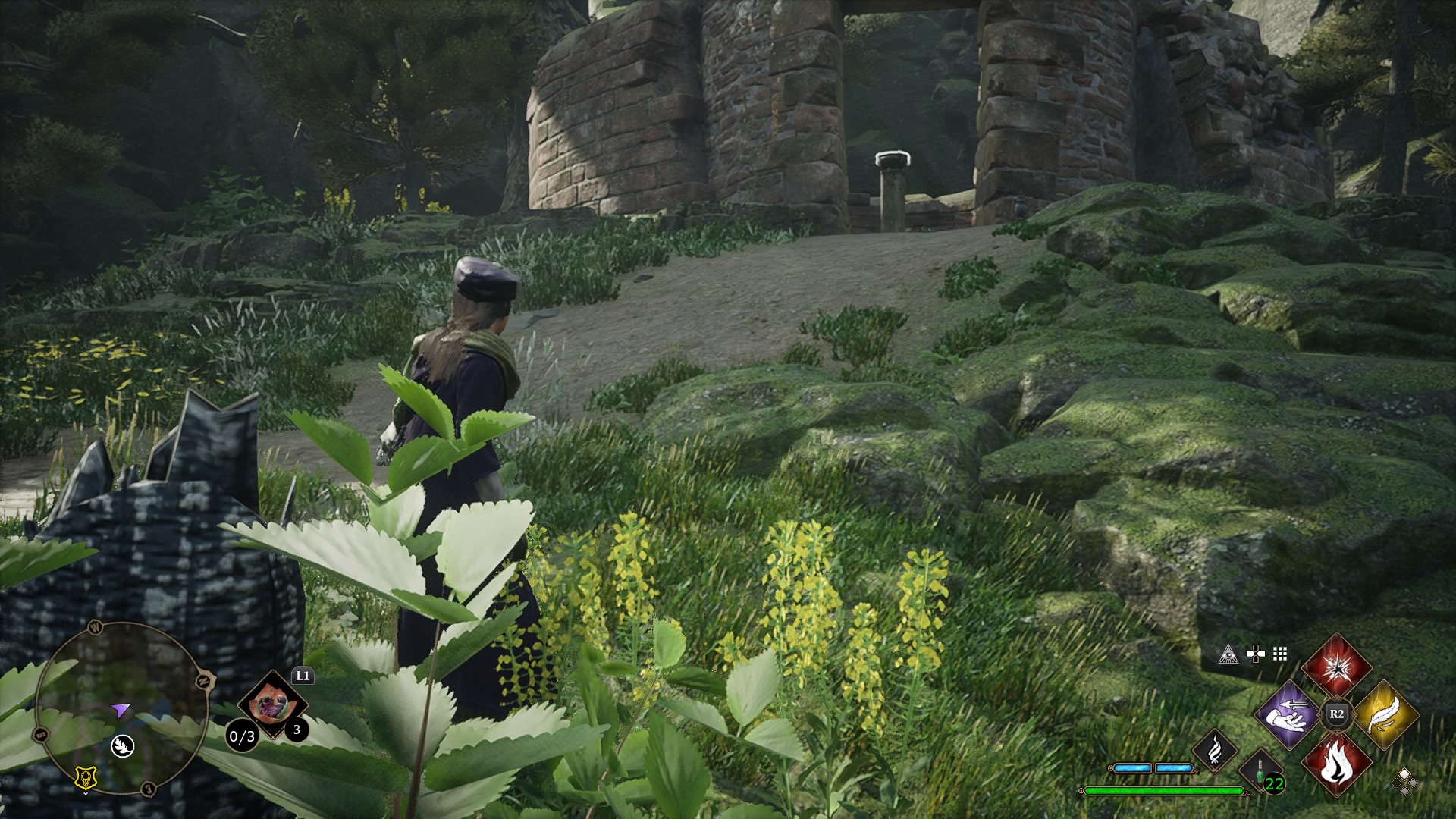
Task: Open the nine-dot grid icon
Action: point(1280,654)
